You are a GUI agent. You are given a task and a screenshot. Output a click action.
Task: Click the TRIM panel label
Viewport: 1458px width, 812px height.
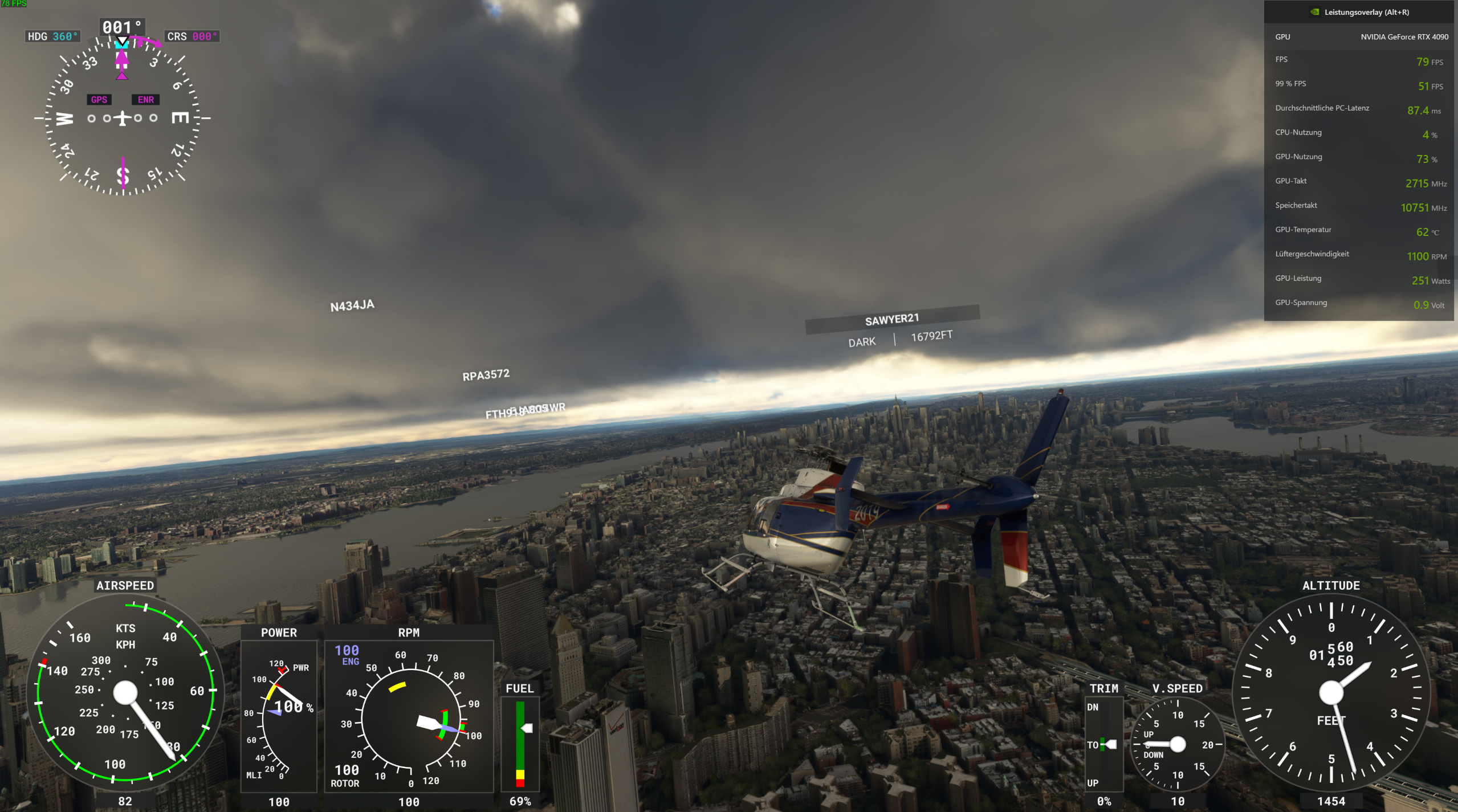(x=1105, y=689)
